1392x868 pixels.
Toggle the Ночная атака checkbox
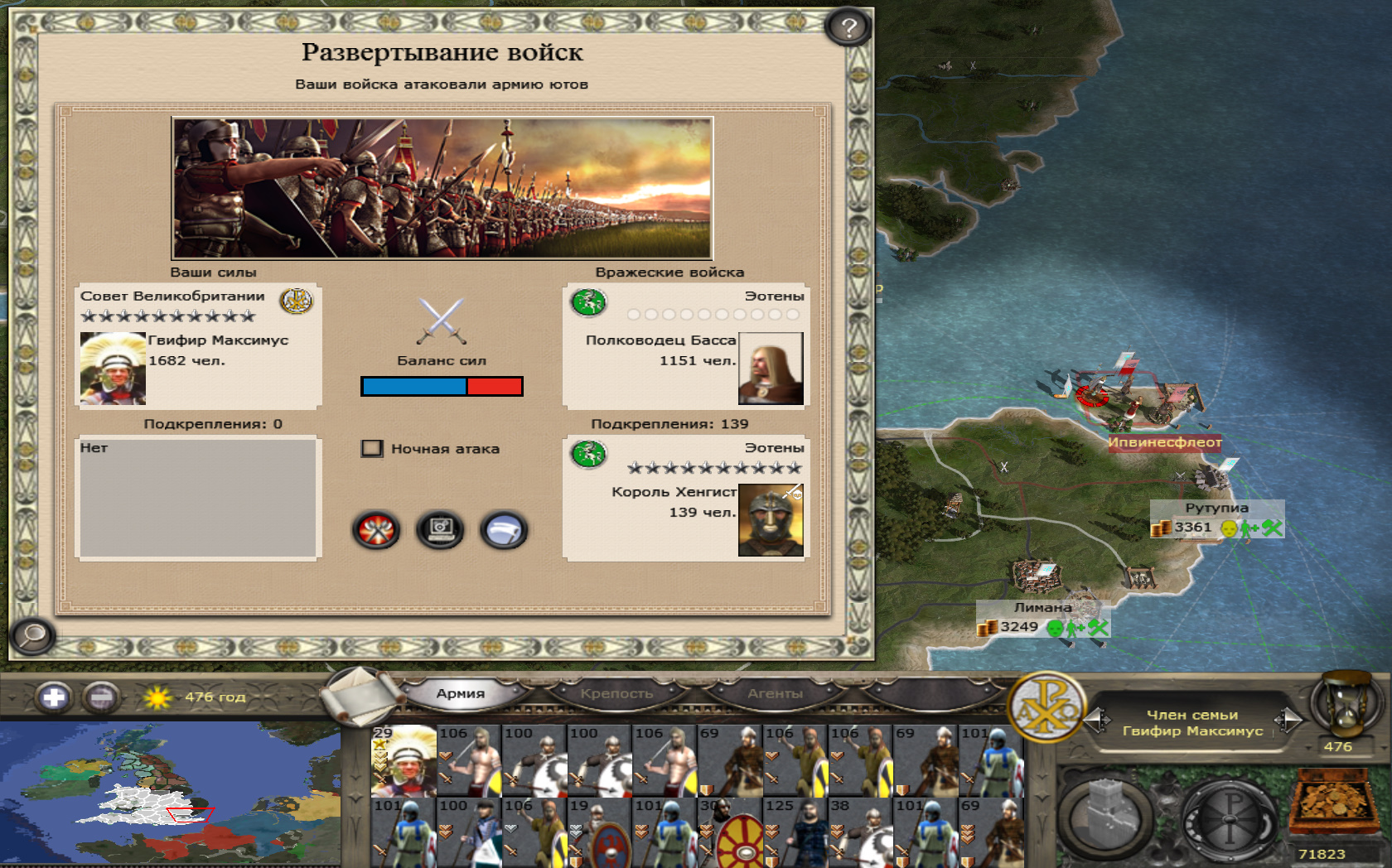[372, 449]
